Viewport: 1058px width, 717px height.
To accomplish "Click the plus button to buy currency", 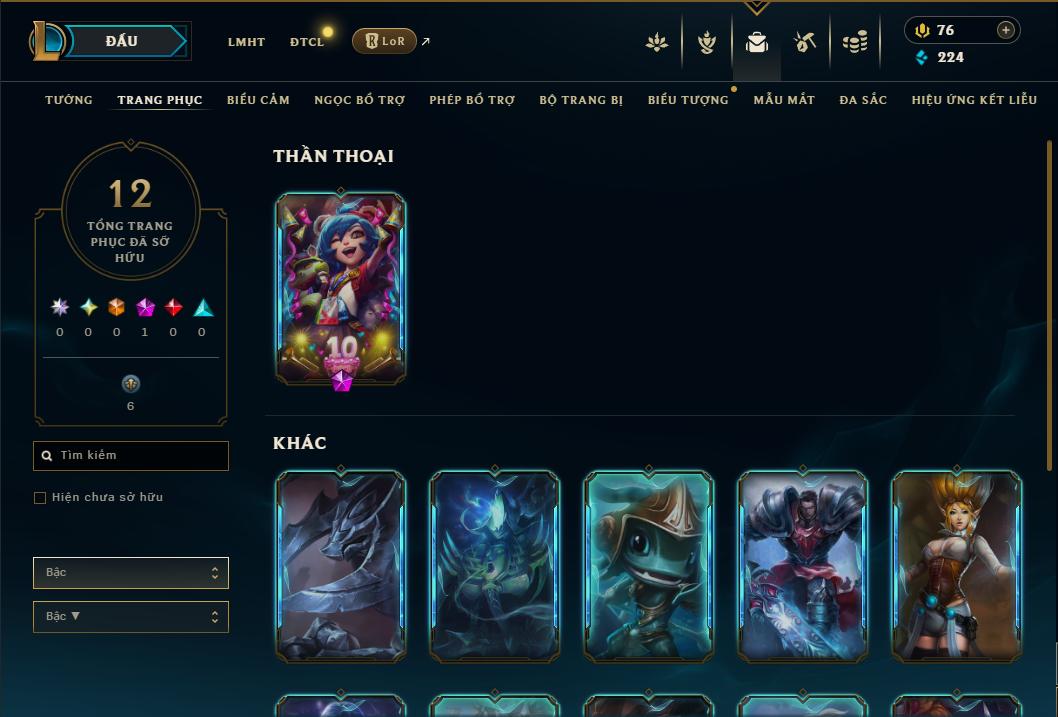I will pos(1006,30).
